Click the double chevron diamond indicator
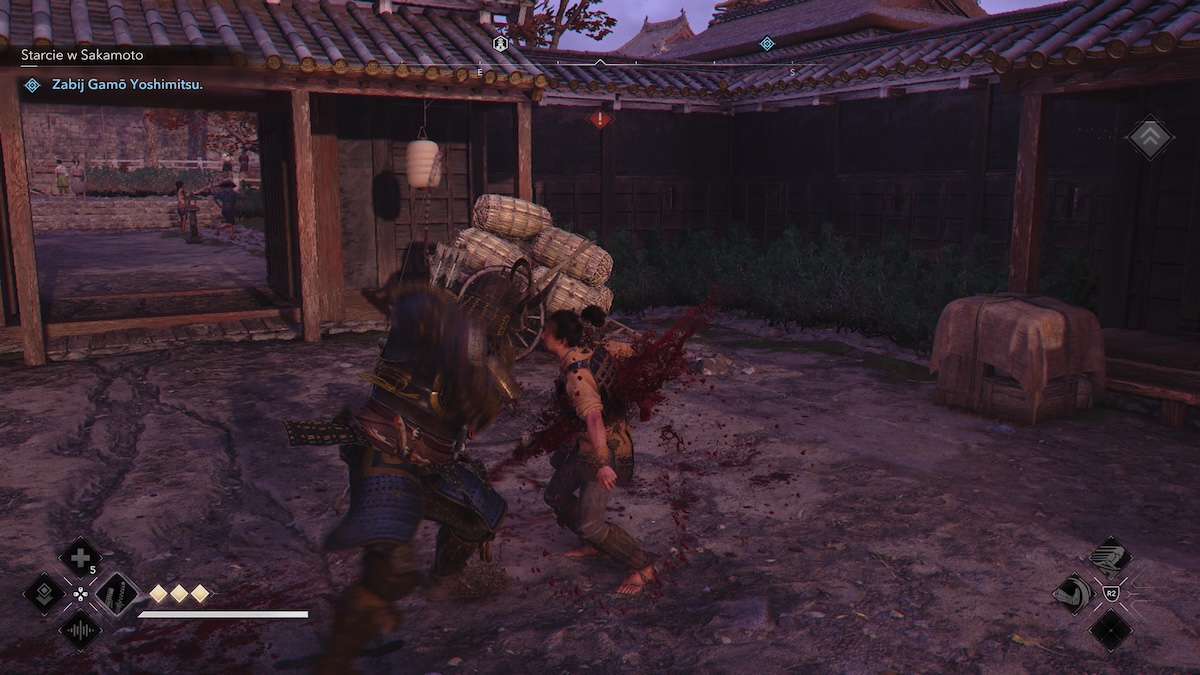 (x=1150, y=137)
